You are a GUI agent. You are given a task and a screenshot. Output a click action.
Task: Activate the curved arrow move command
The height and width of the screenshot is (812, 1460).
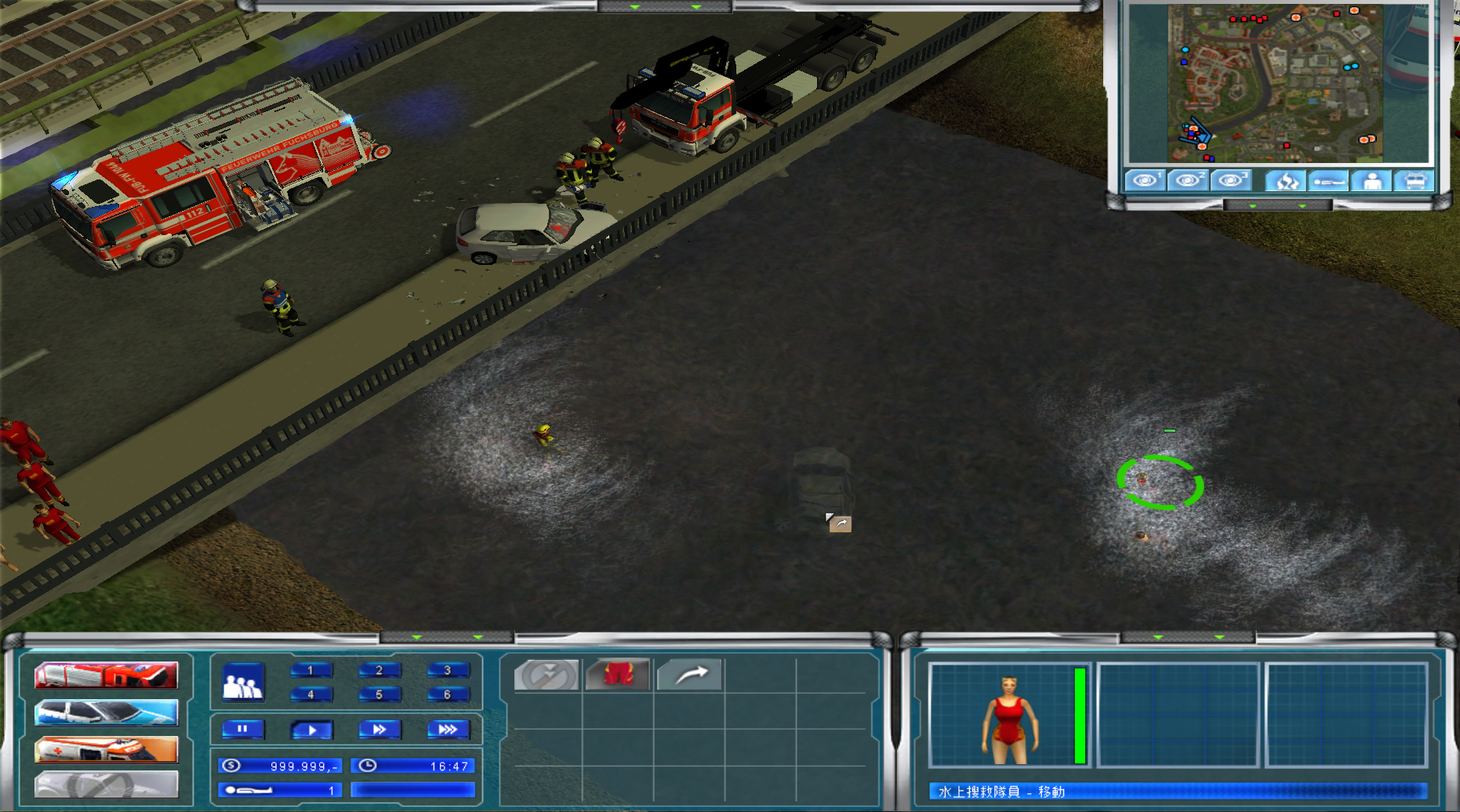click(689, 674)
